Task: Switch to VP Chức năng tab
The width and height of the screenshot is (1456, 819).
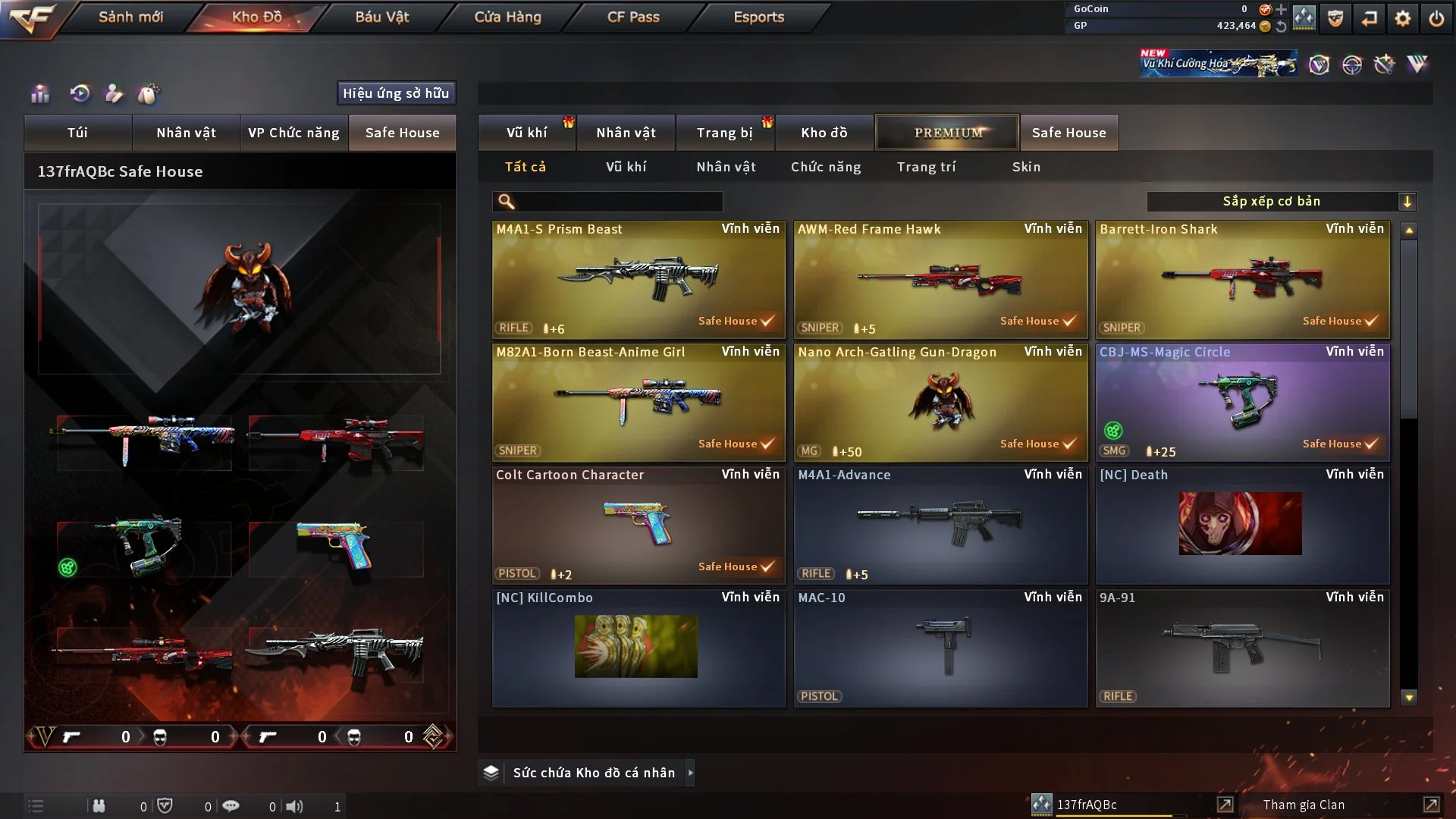Action: (x=293, y=133)
